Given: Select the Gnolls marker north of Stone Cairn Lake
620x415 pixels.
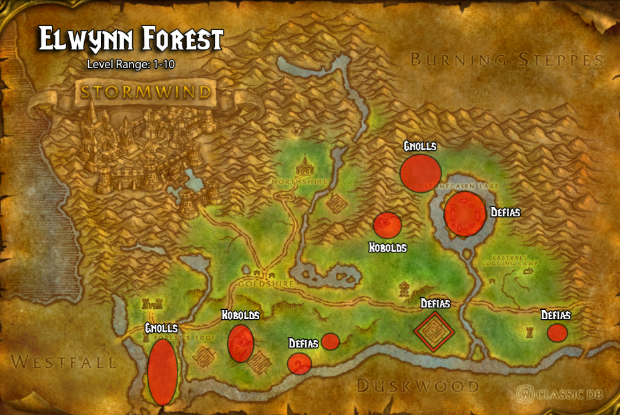Looking at the screenshot, I should [420, 172].
